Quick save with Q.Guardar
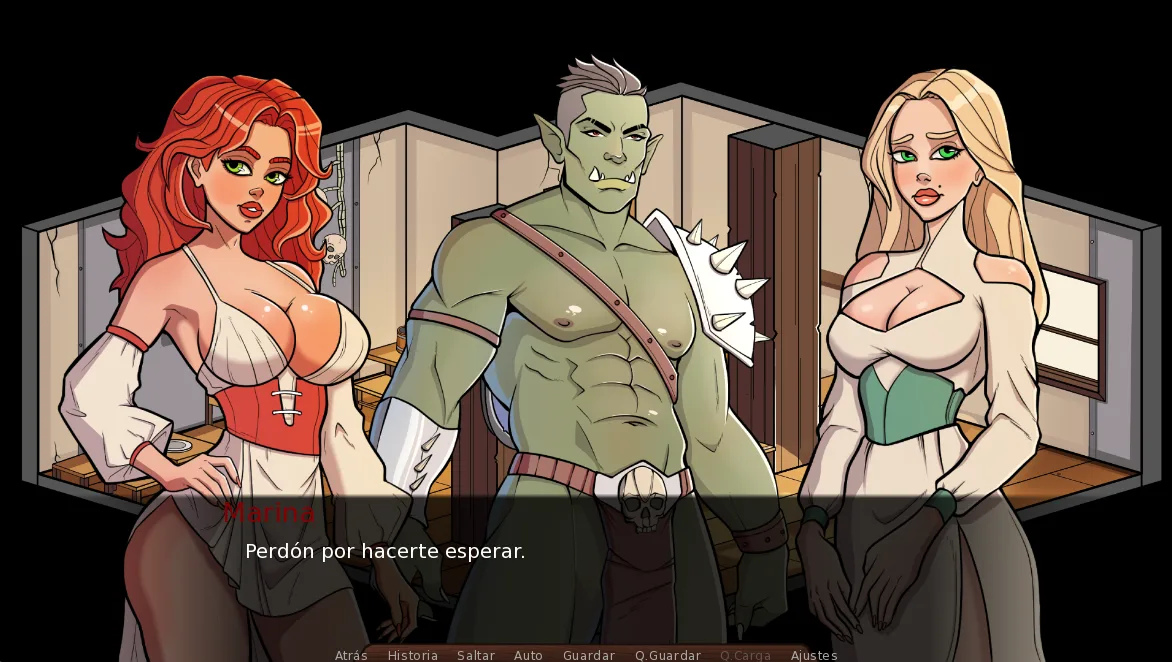Screen dimensions: 1172x662 [x=668, y=655]
